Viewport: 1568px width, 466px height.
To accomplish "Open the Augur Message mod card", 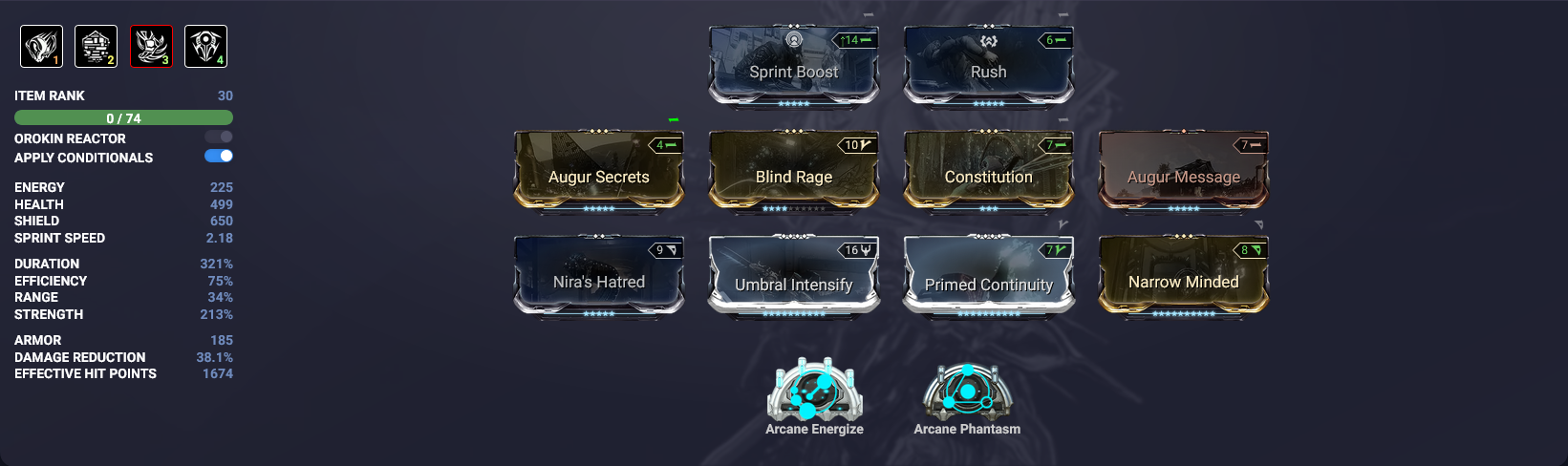I will 1183,172.
